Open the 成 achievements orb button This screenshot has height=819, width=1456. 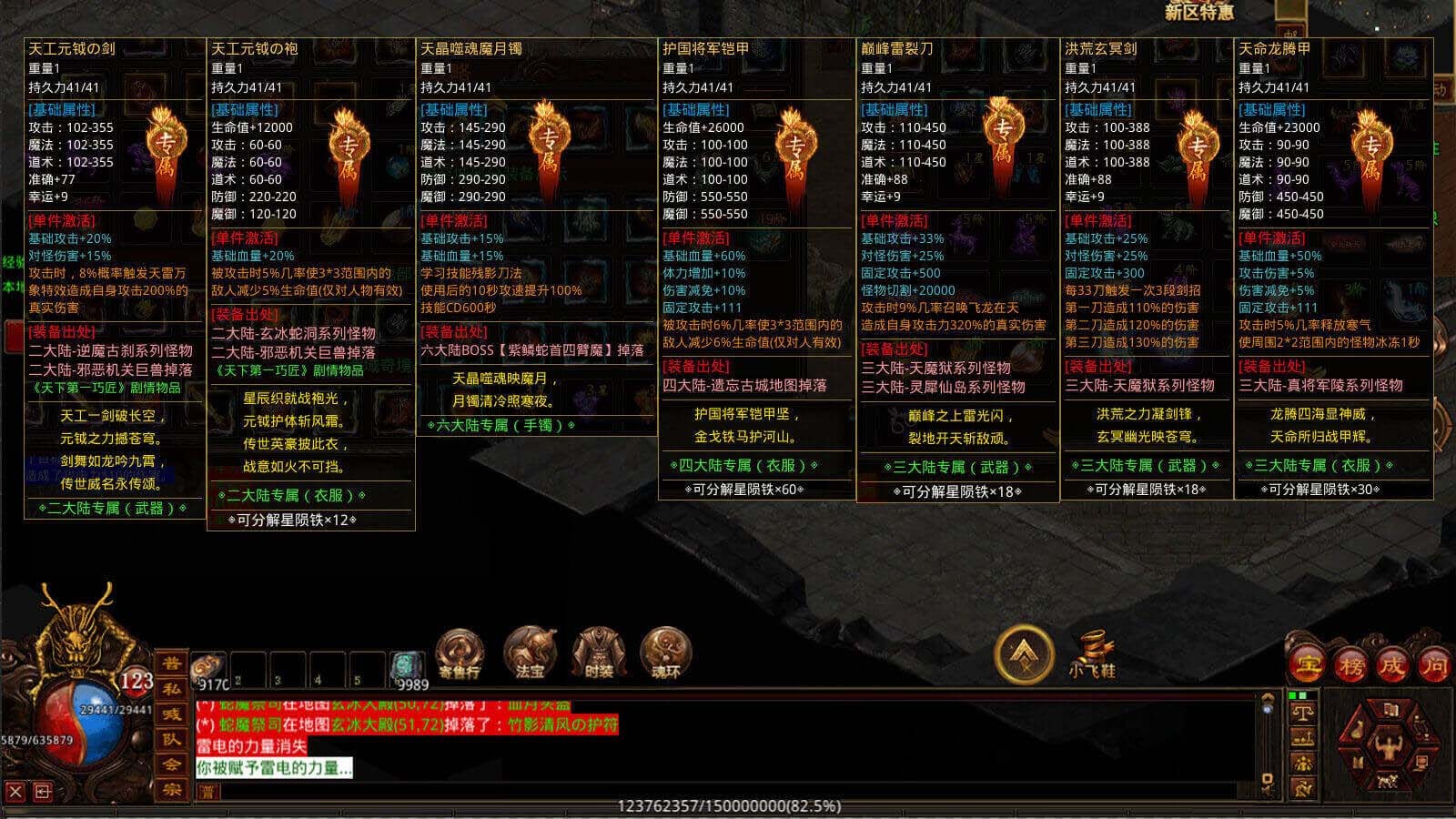(x=1392, y=665)
